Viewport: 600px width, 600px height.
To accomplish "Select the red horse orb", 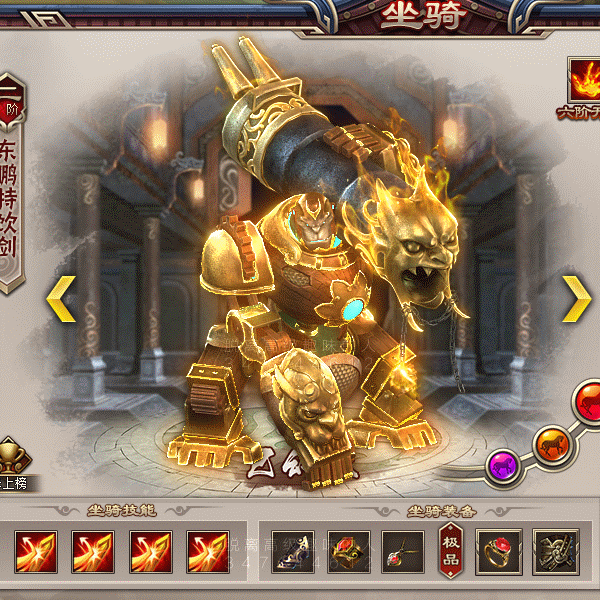I will point(588,402).
